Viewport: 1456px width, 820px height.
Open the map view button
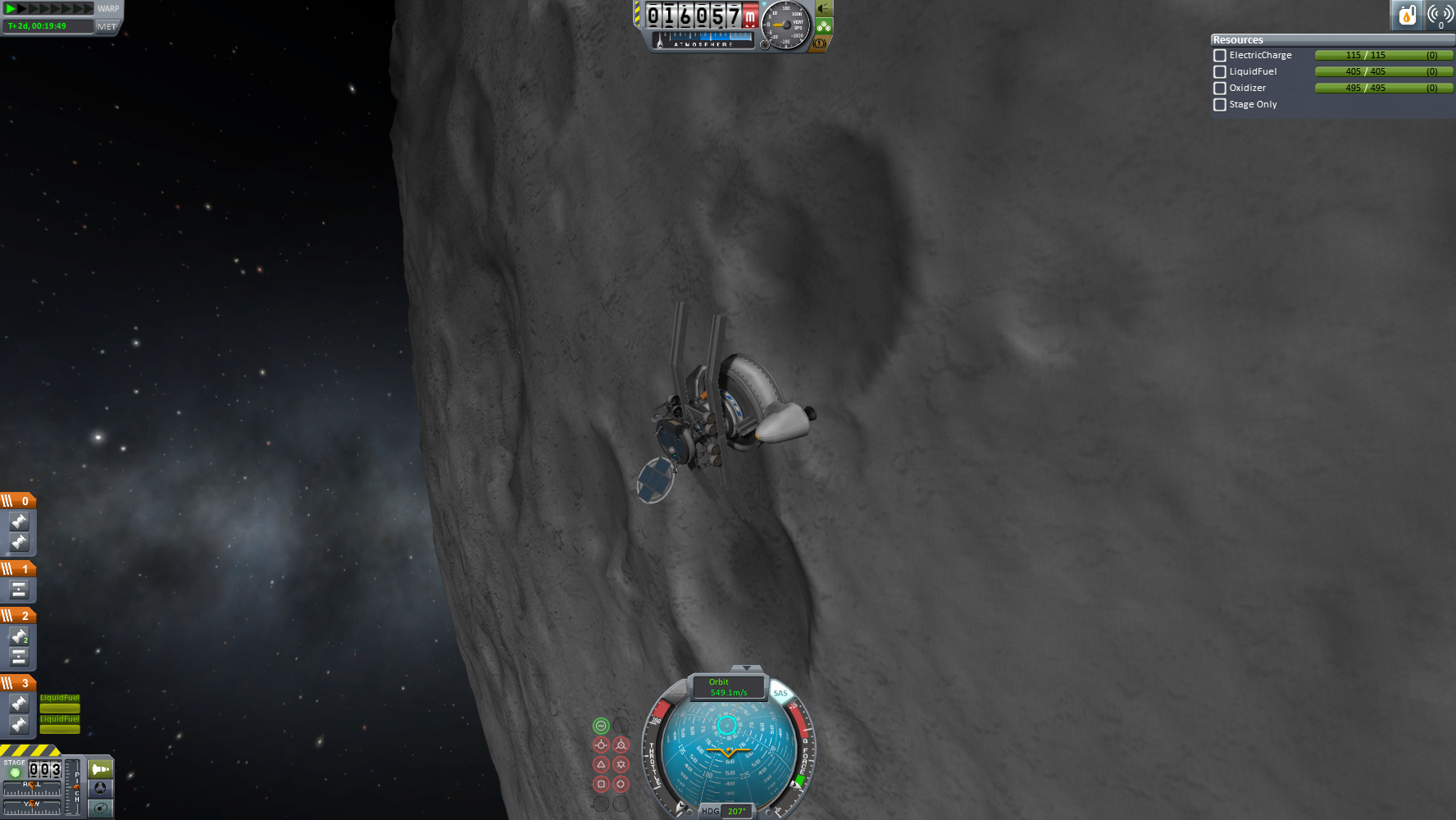tap(100, 809)
